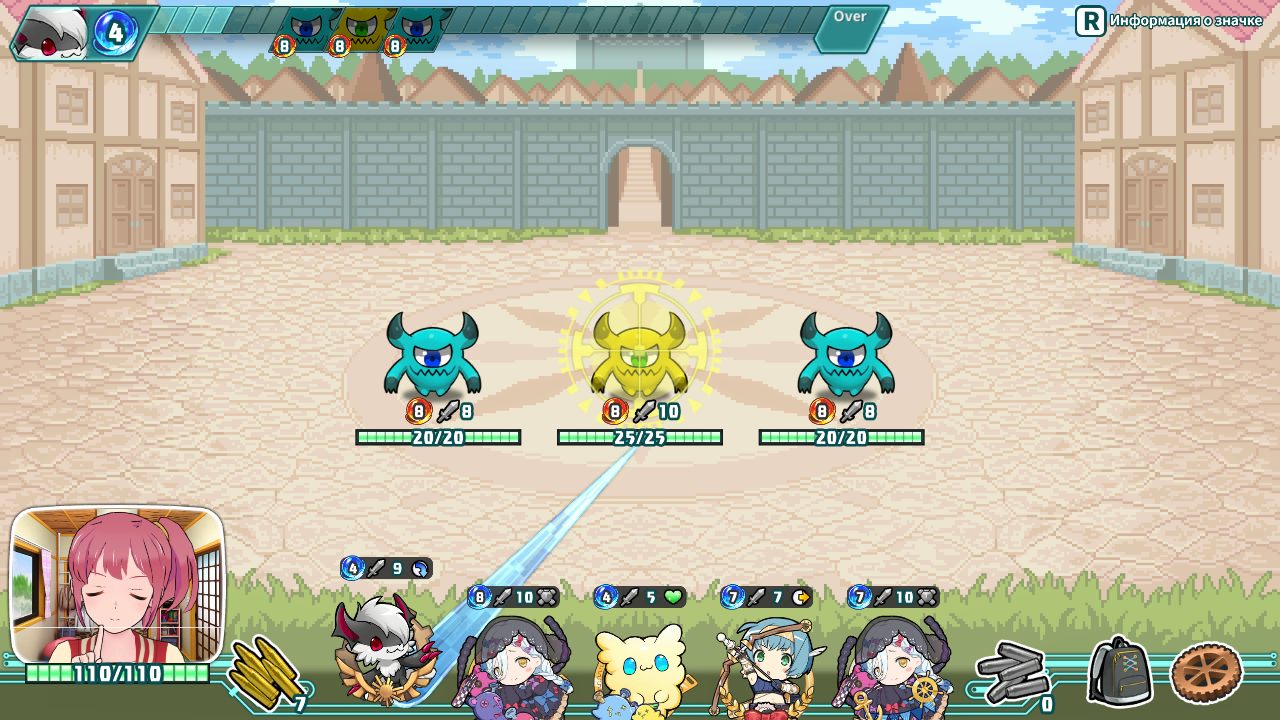Open the golden draw deck pile
The width and height of the screenshot is (1280, 720).
coord(263,673)
